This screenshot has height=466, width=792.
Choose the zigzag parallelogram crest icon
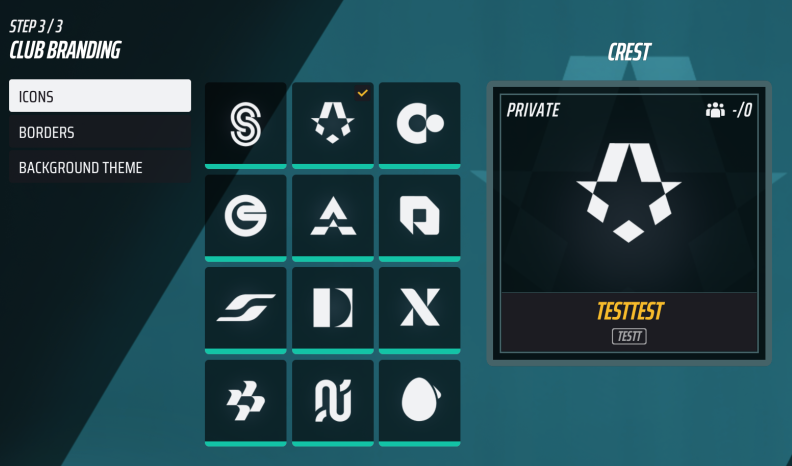point(245,401)
